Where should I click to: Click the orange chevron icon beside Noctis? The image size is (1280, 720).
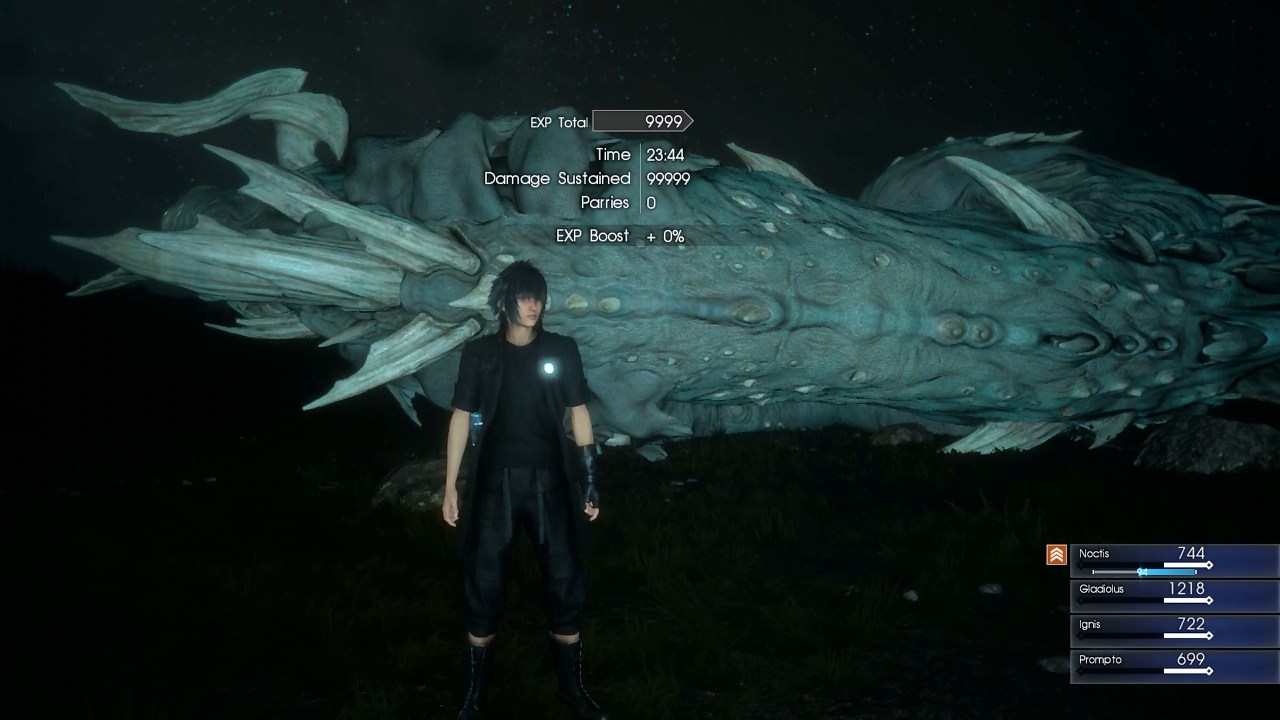click(x=1056, y=555)
